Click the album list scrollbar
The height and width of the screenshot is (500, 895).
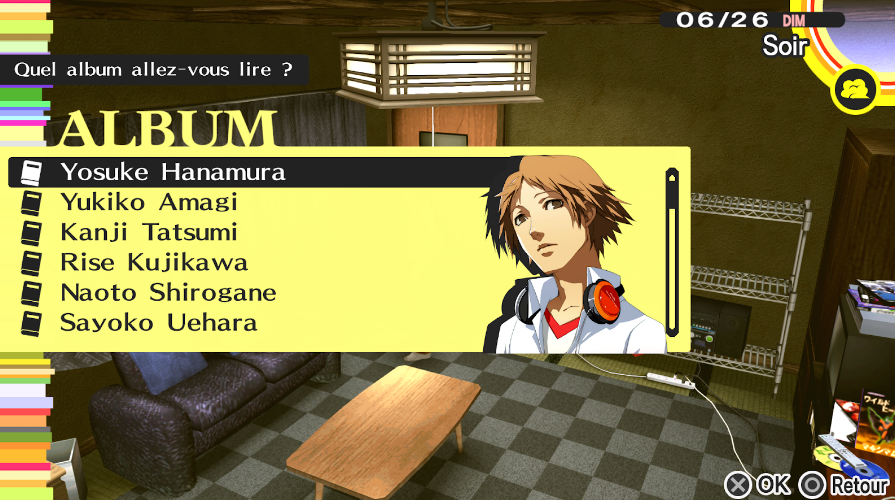click(x=672, y=252)
